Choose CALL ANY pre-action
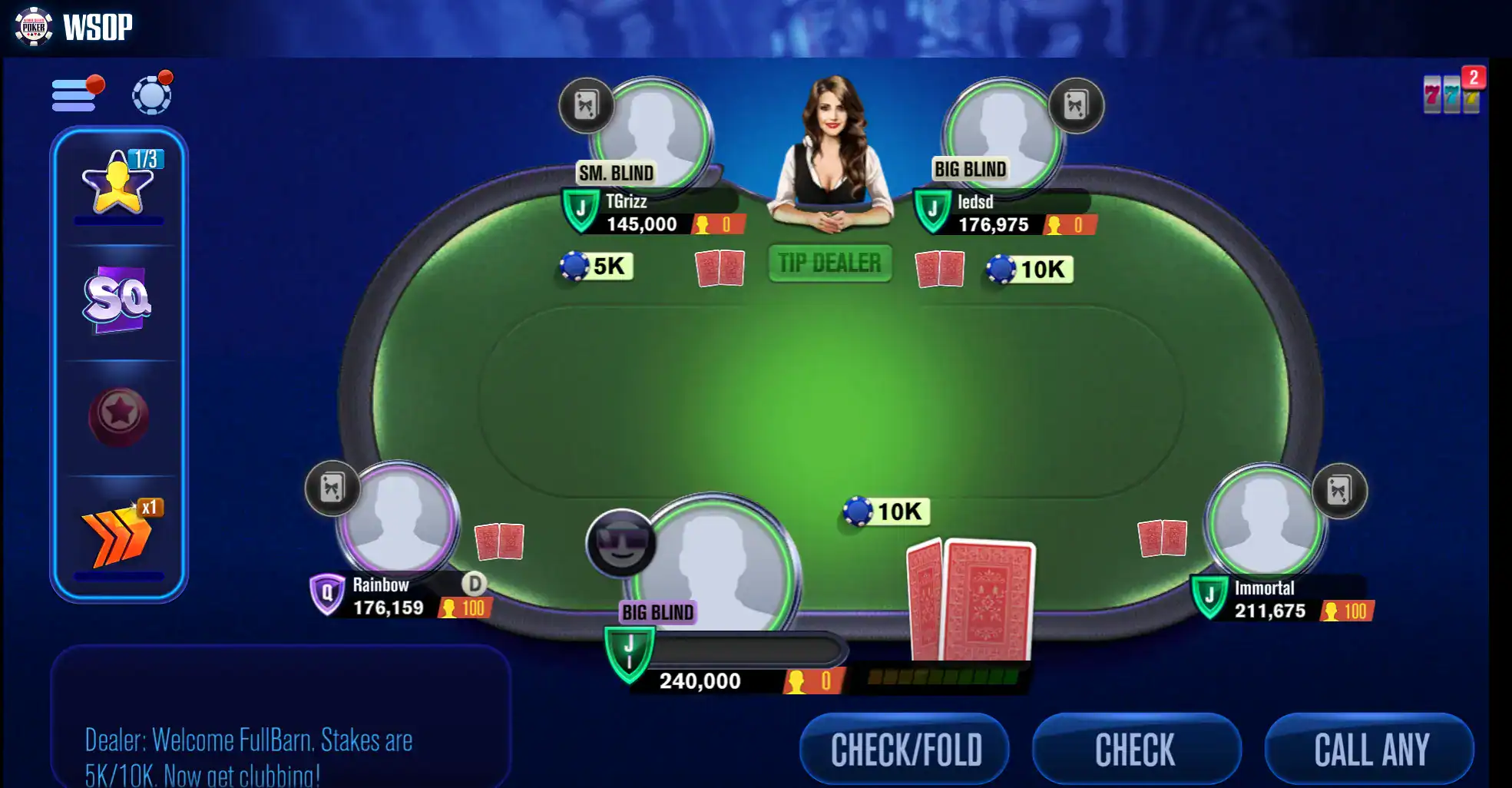 tap(1370, 749)
